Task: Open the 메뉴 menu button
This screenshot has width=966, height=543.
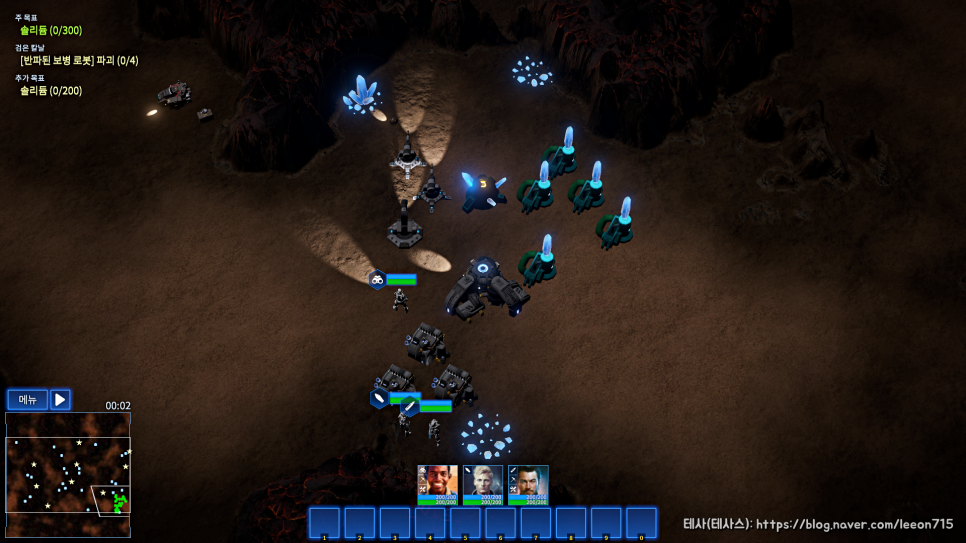Action: (27, 400)
